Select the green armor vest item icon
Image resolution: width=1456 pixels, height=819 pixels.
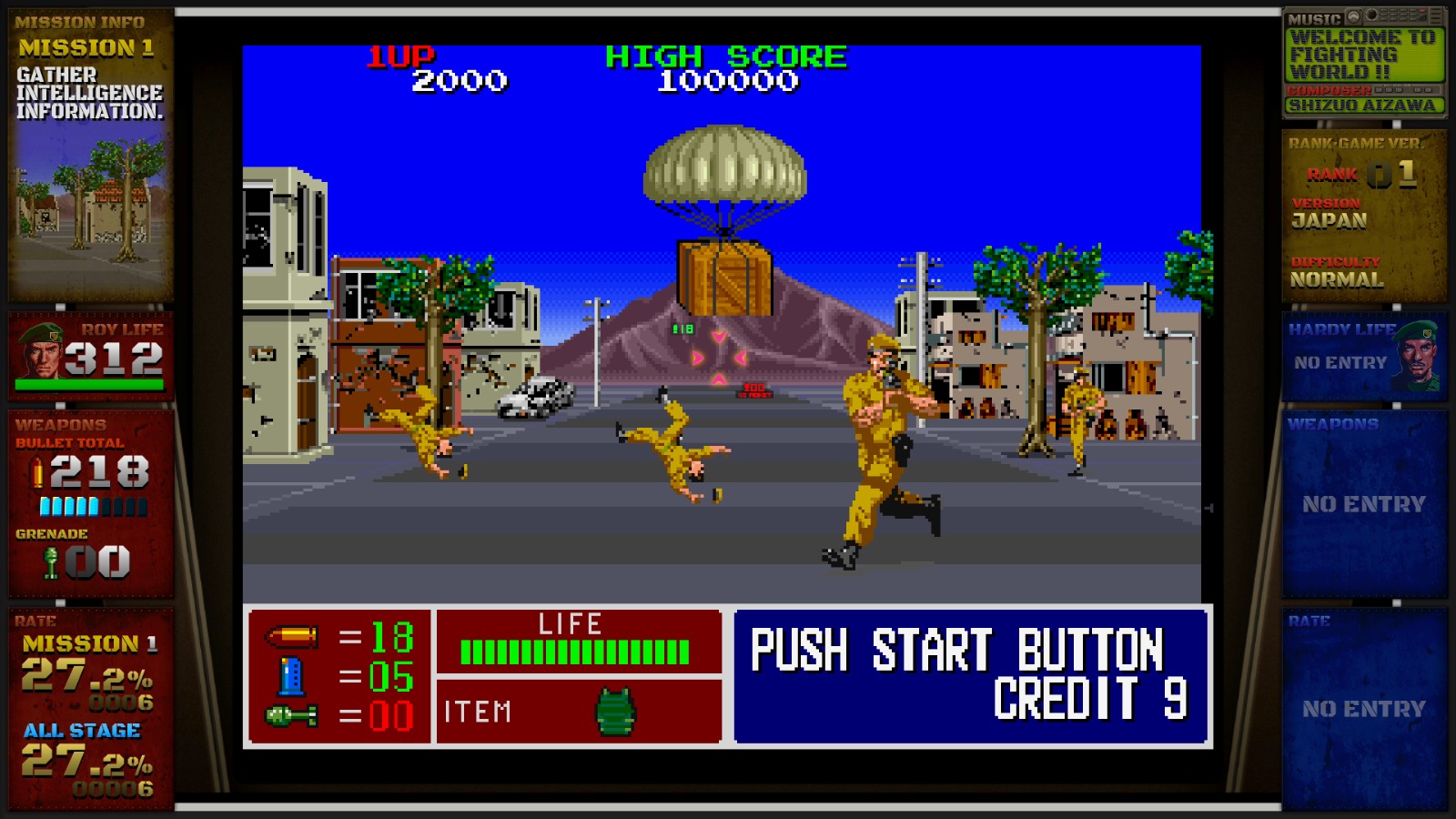tap(615, 711)
